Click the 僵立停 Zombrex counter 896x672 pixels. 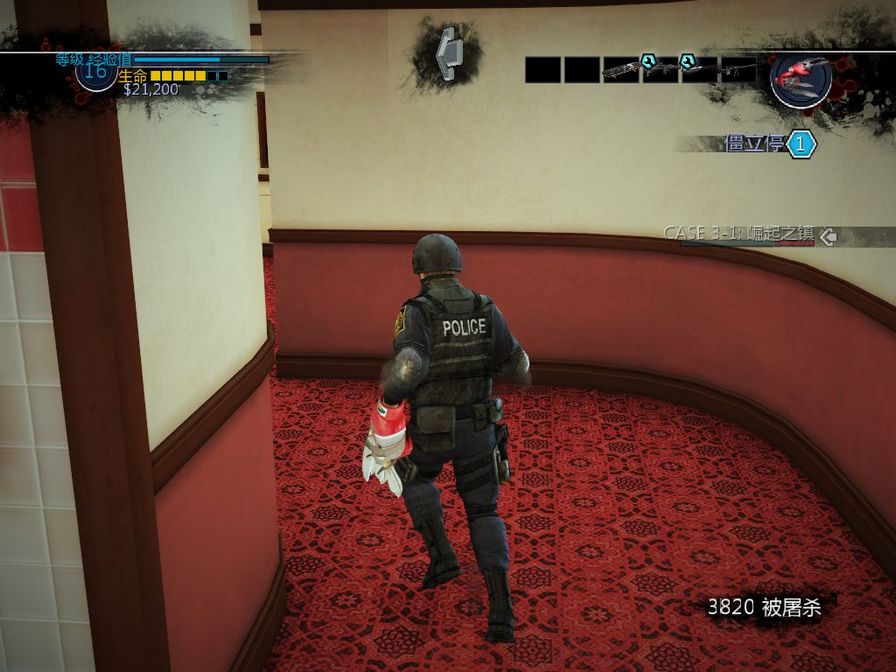(768, 144)
